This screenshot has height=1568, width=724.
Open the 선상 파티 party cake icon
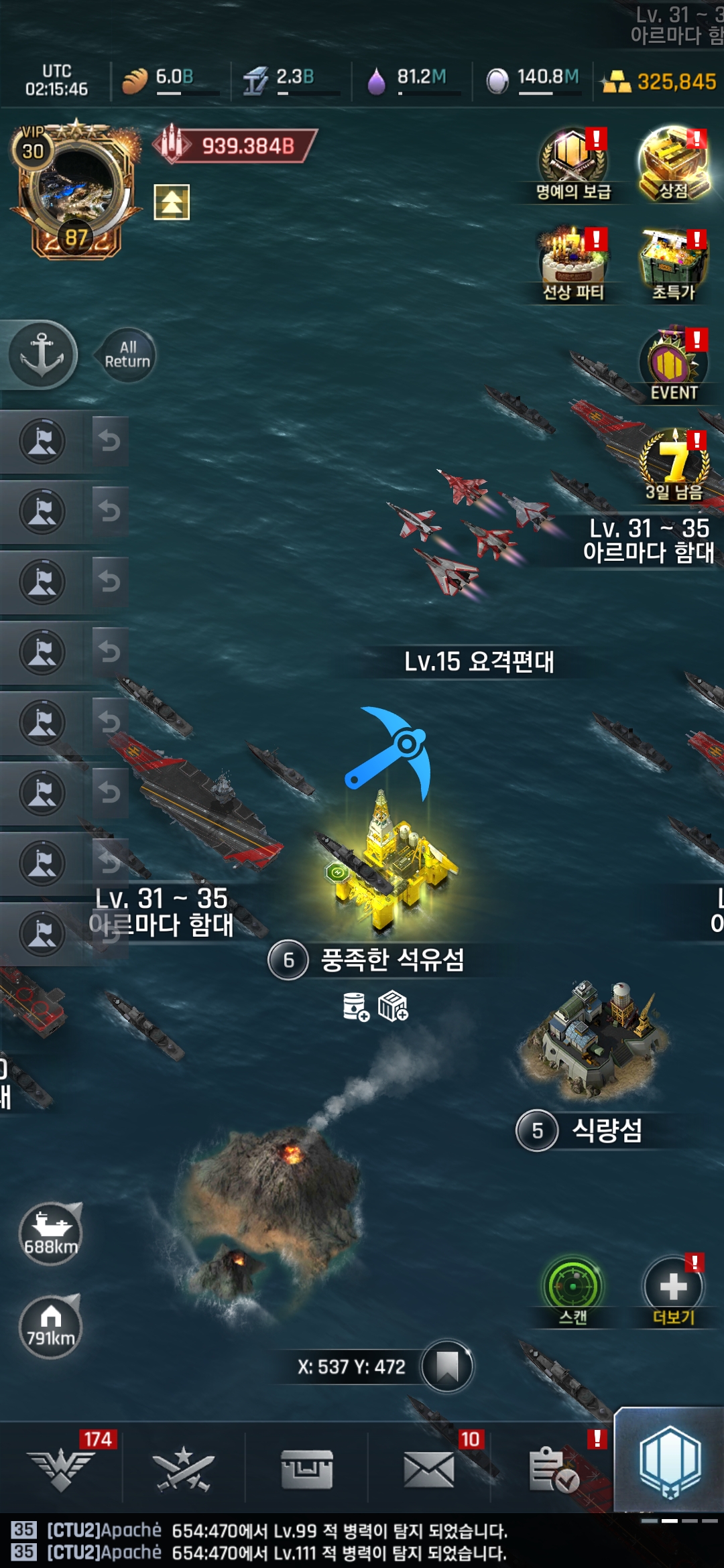[573, 263]
